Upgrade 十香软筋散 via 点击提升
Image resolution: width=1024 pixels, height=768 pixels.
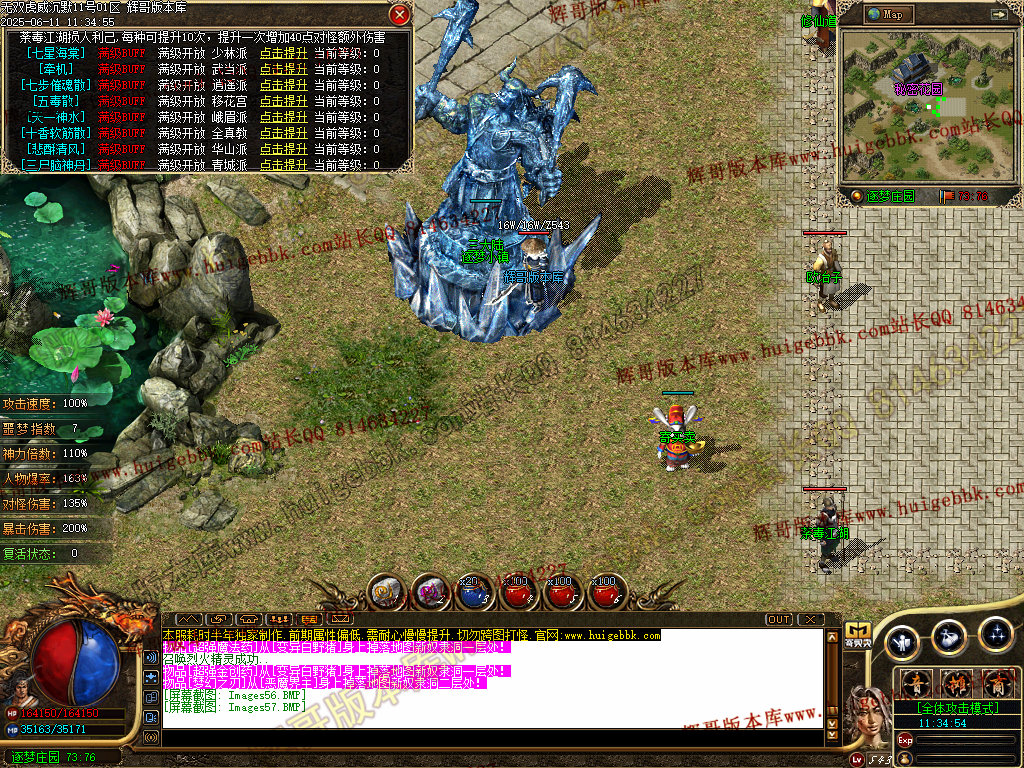(x=283, y=133)
